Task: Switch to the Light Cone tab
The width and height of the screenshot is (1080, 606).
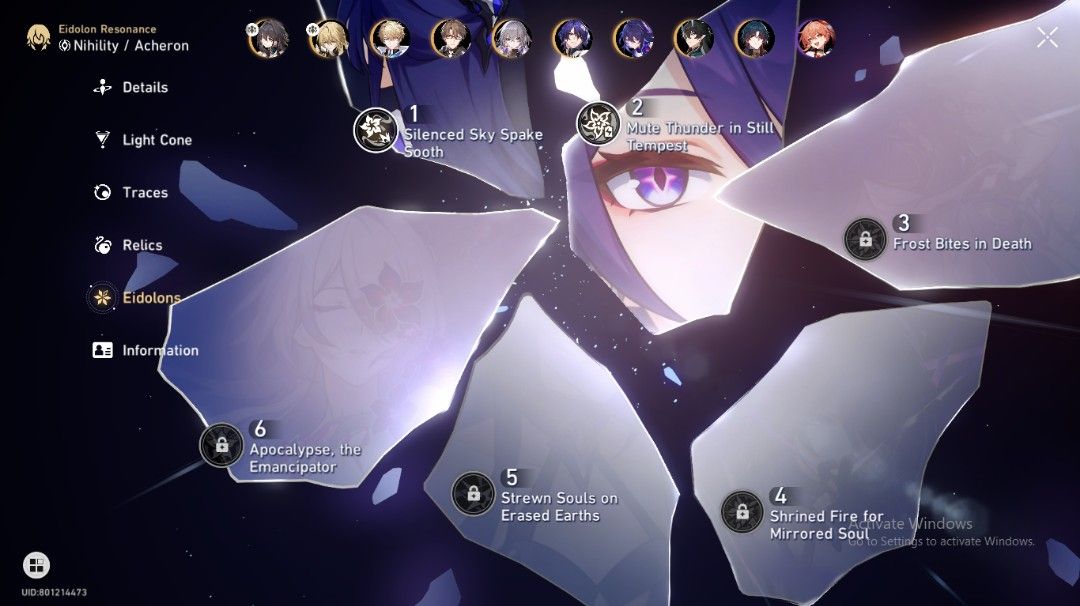Action: tap(156, 140)
